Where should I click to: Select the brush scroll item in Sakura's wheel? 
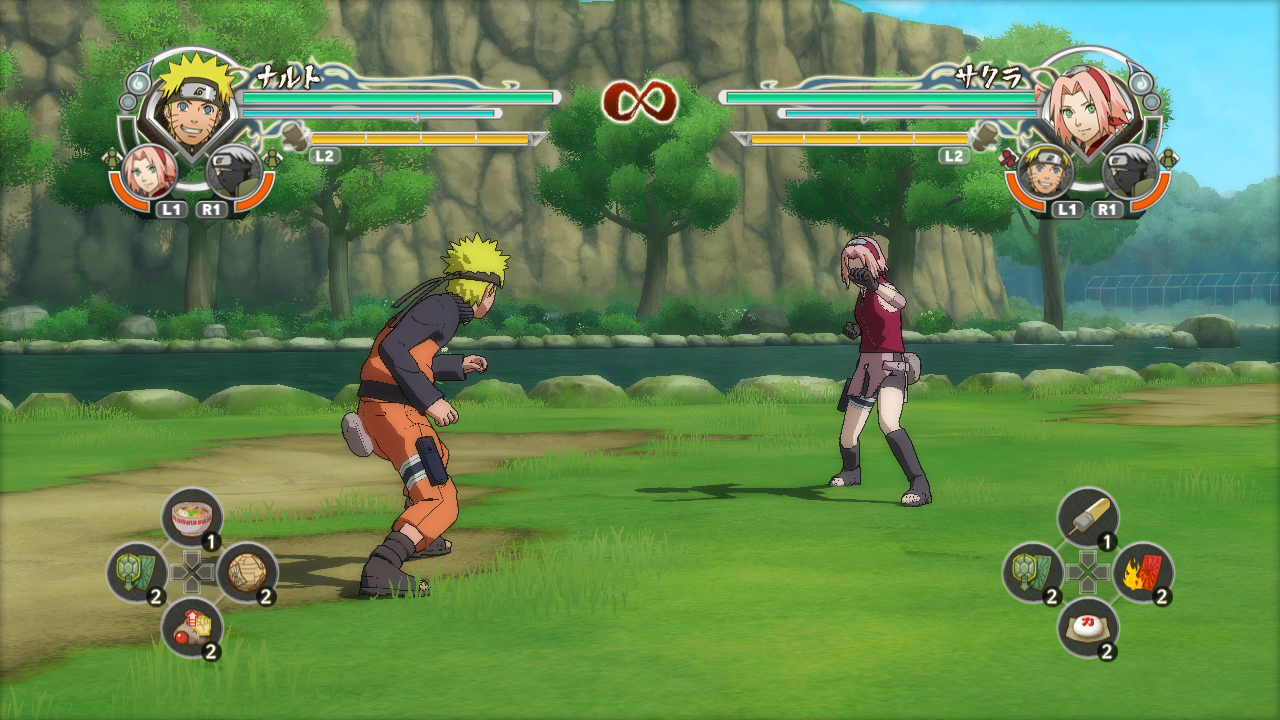coord(1087,518)
